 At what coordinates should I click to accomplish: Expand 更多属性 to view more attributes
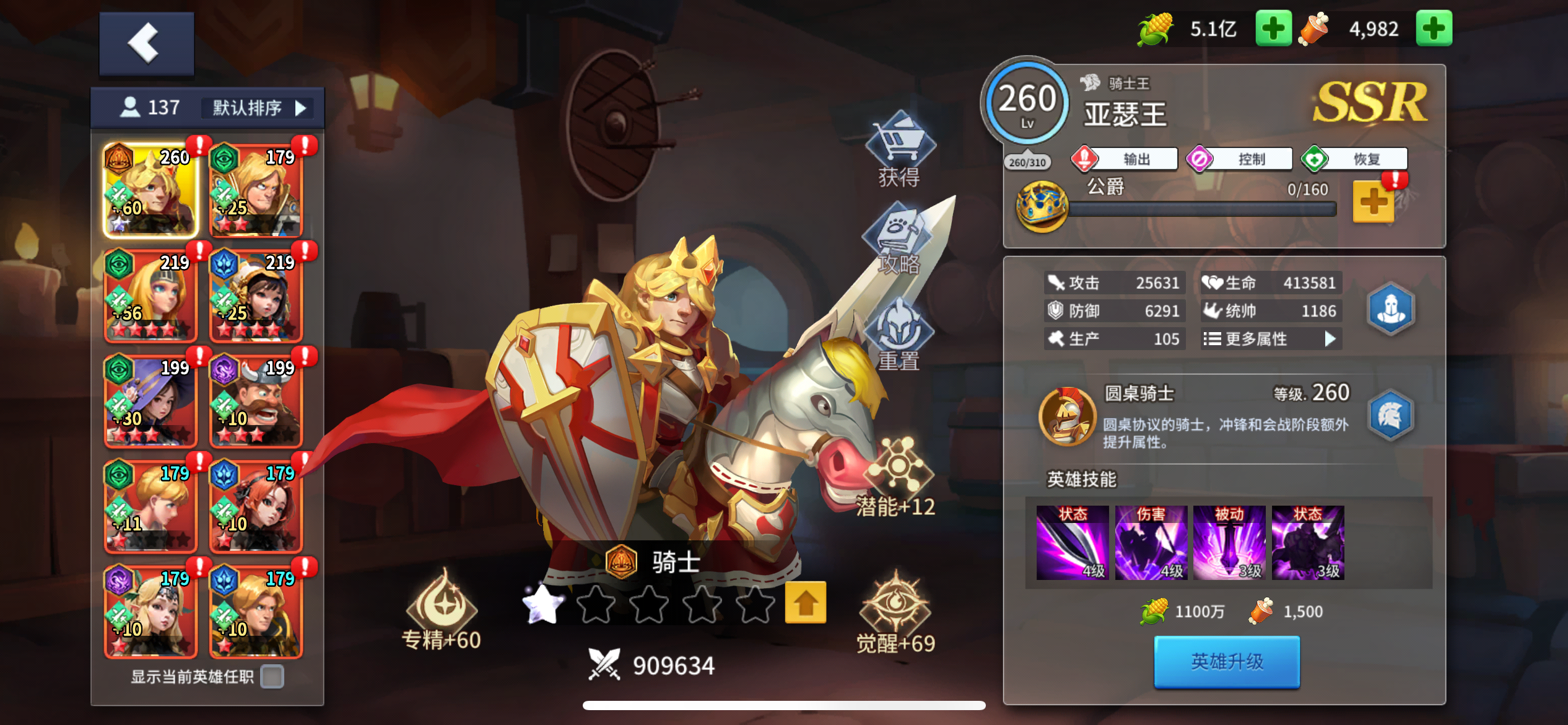coord(1270,338)
